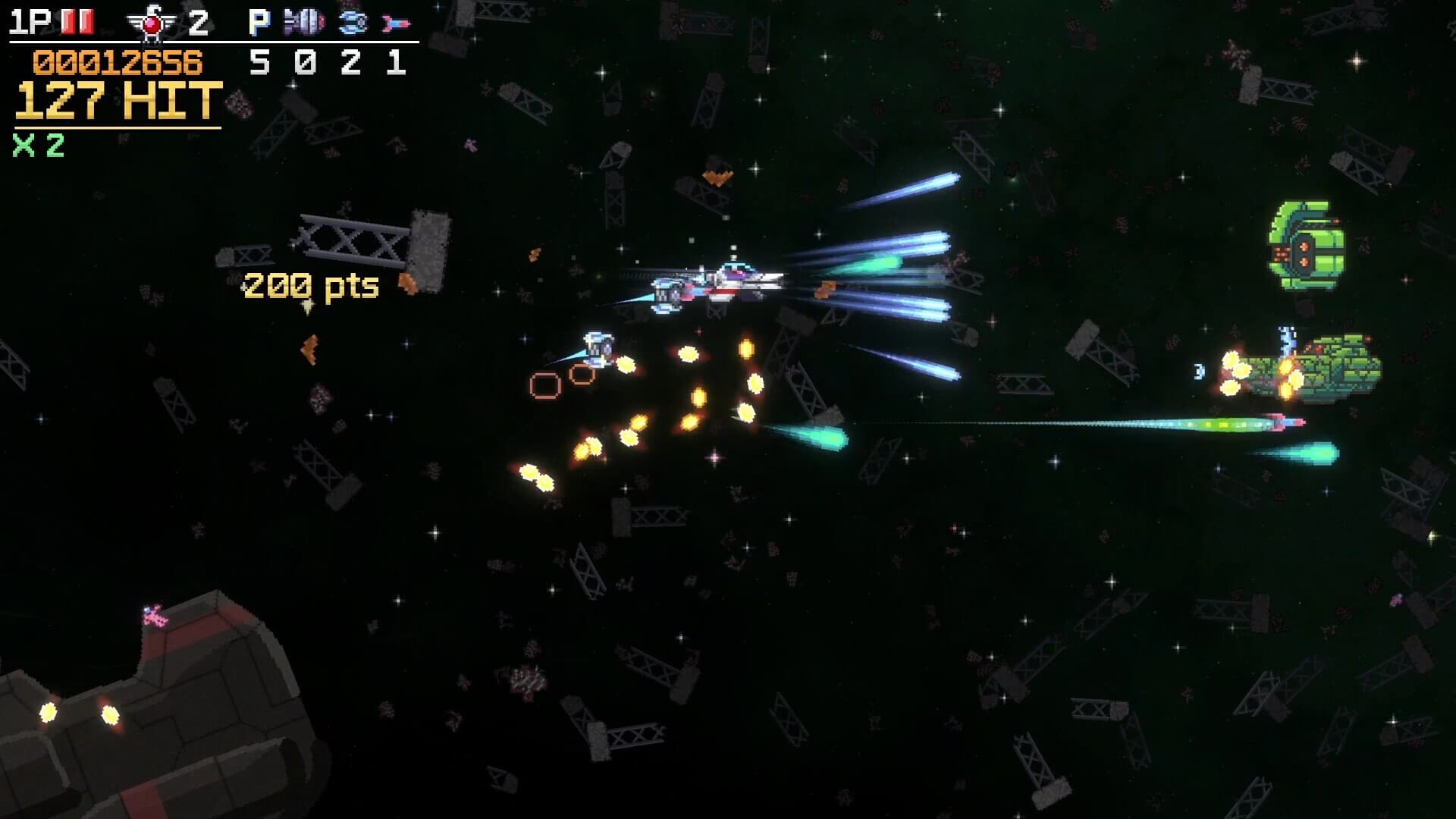Click the large asteroid in the bottom-left corner
The width and height of the screenshot is (1456, 819).
pyautogui.click(x=152, y=728)
